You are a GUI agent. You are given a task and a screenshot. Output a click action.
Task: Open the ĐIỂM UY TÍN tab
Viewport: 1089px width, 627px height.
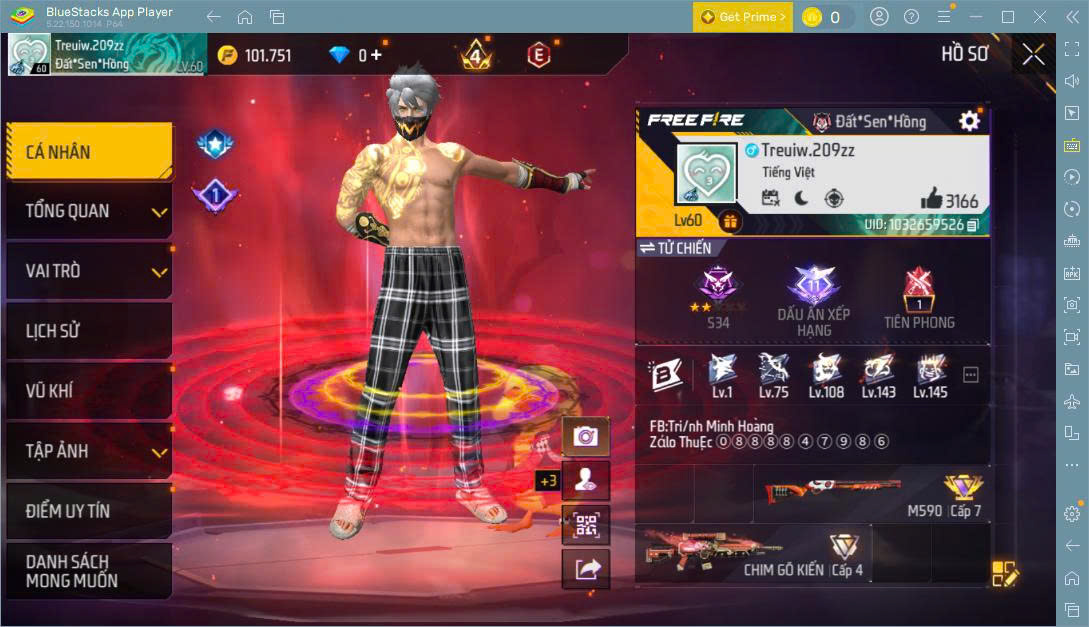click(x=88, y=511)
